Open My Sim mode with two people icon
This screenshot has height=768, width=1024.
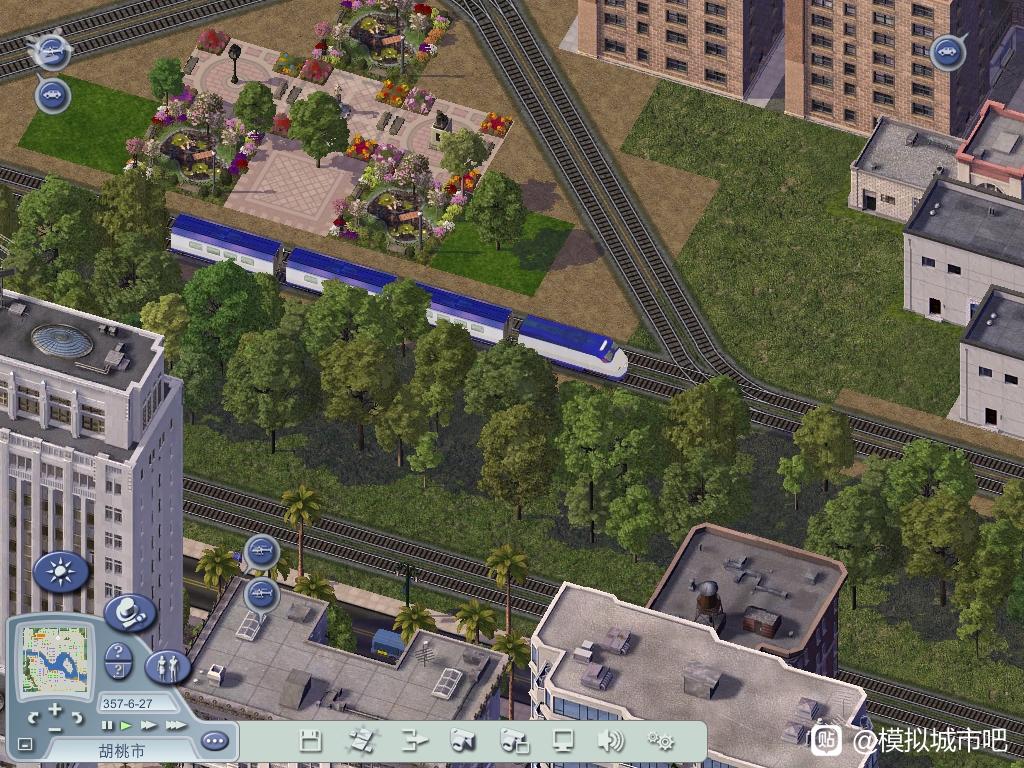point(167,666)
